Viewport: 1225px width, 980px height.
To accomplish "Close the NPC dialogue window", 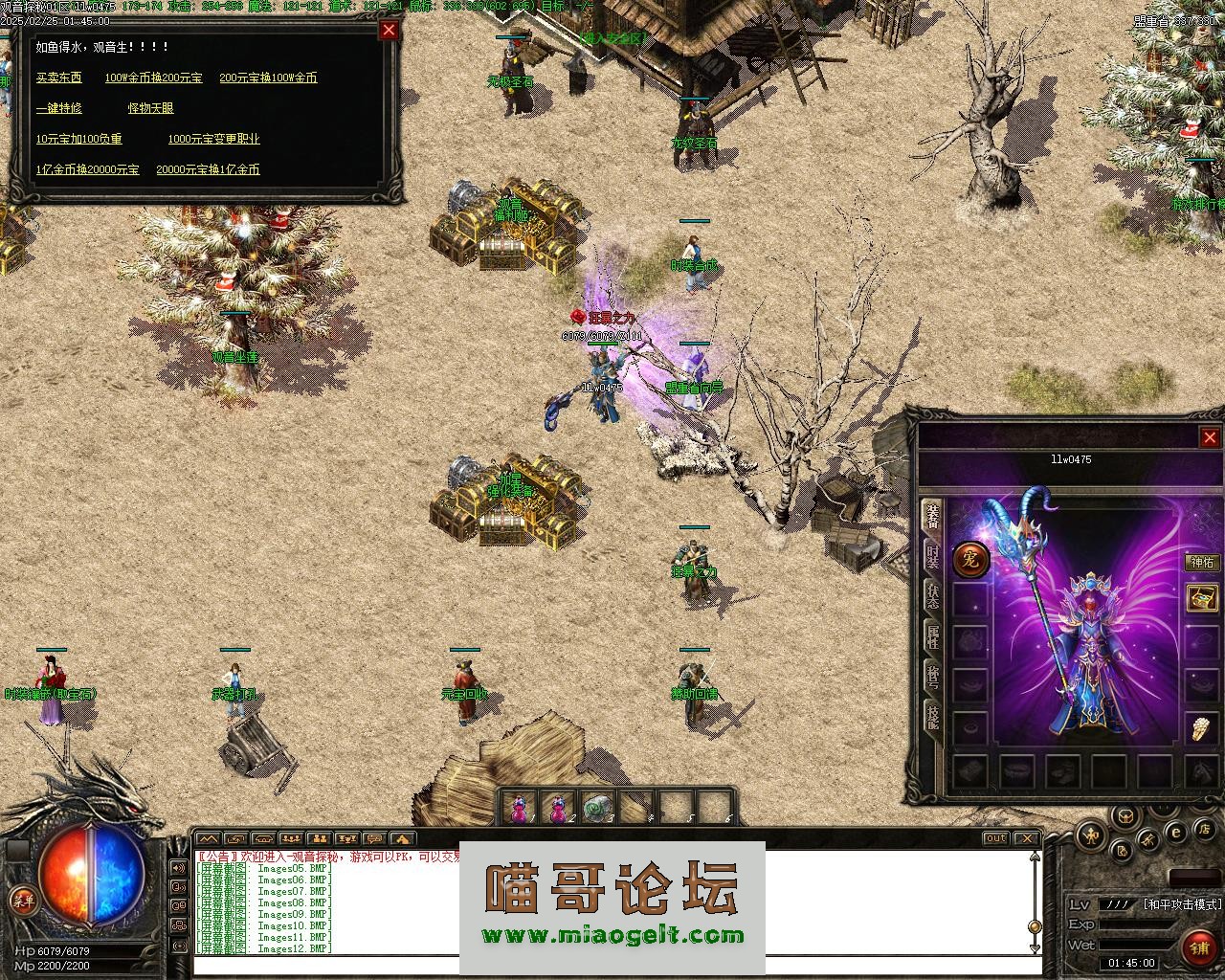I will click(x=389, y=30).
